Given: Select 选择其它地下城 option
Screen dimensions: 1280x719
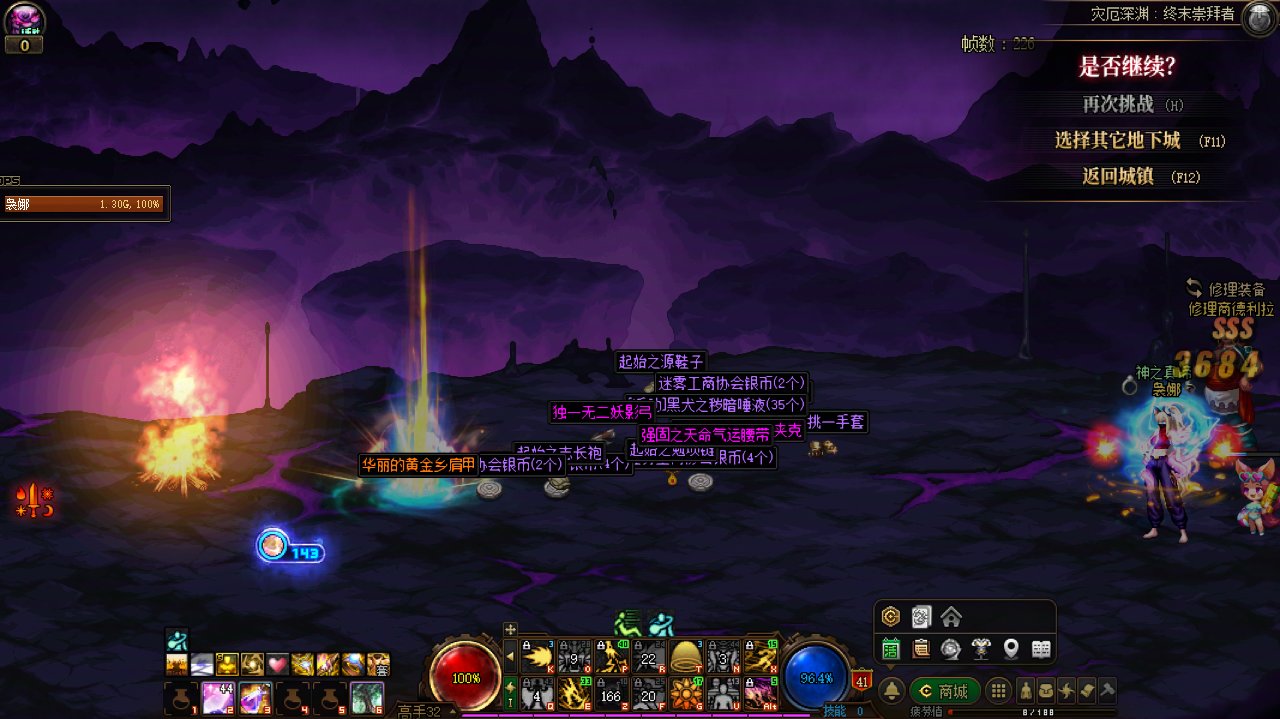Looking at the screenshot, I should [x=1117, y=141].
